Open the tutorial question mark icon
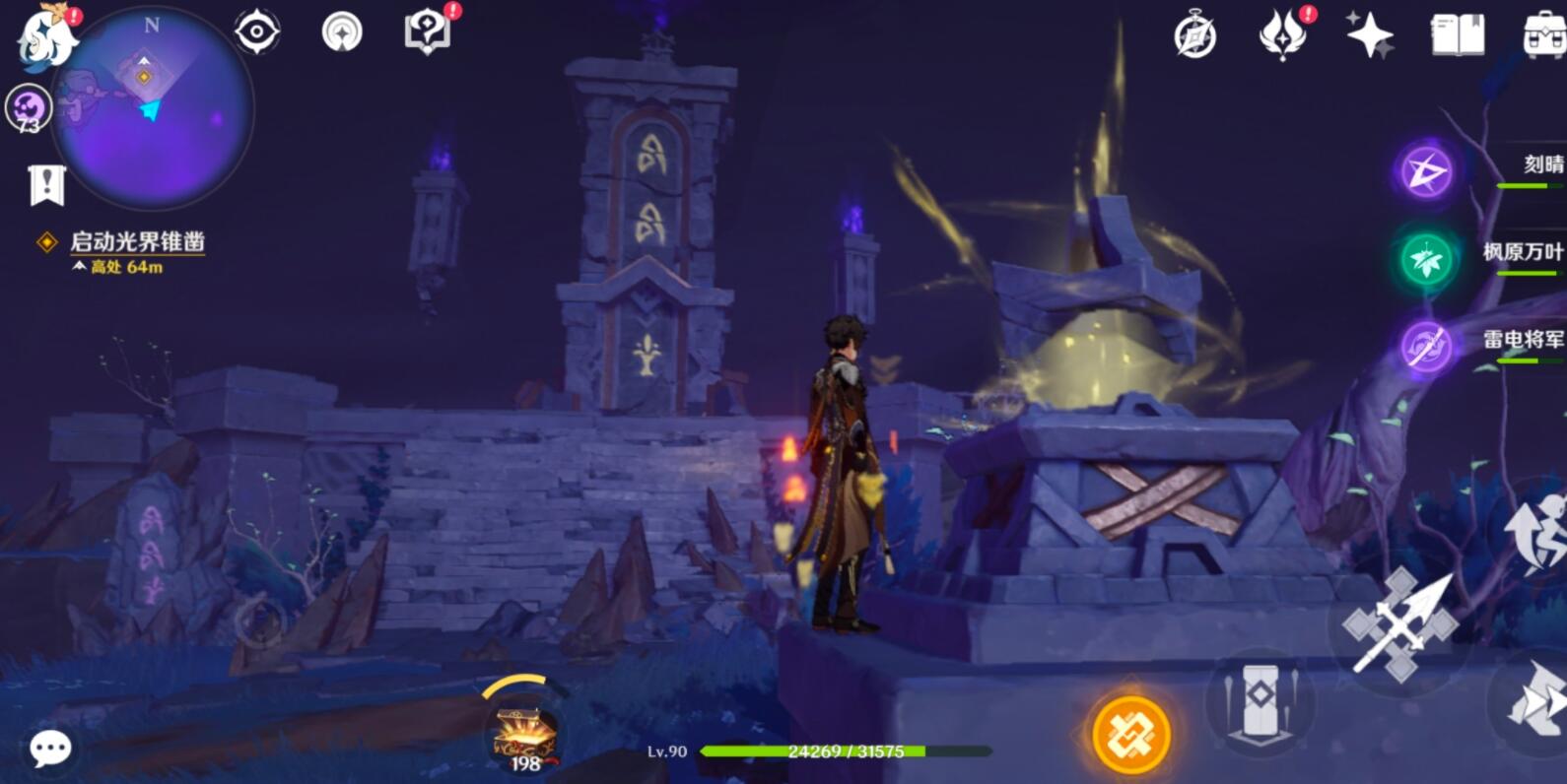The image size is (1567, 784). tap(428, 32)
